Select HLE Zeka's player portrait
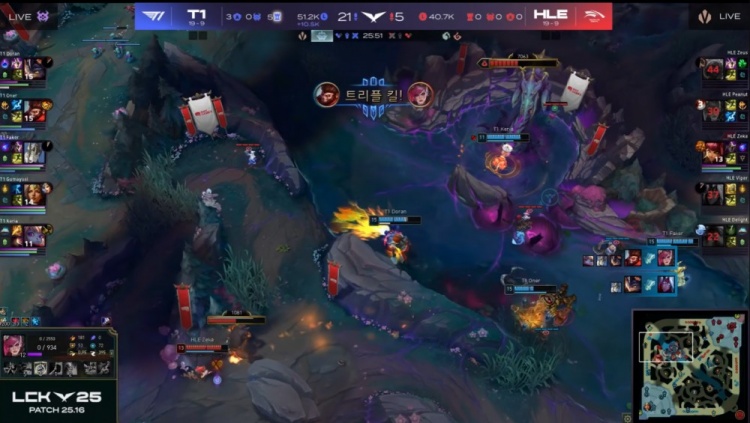 pos(713,153)
